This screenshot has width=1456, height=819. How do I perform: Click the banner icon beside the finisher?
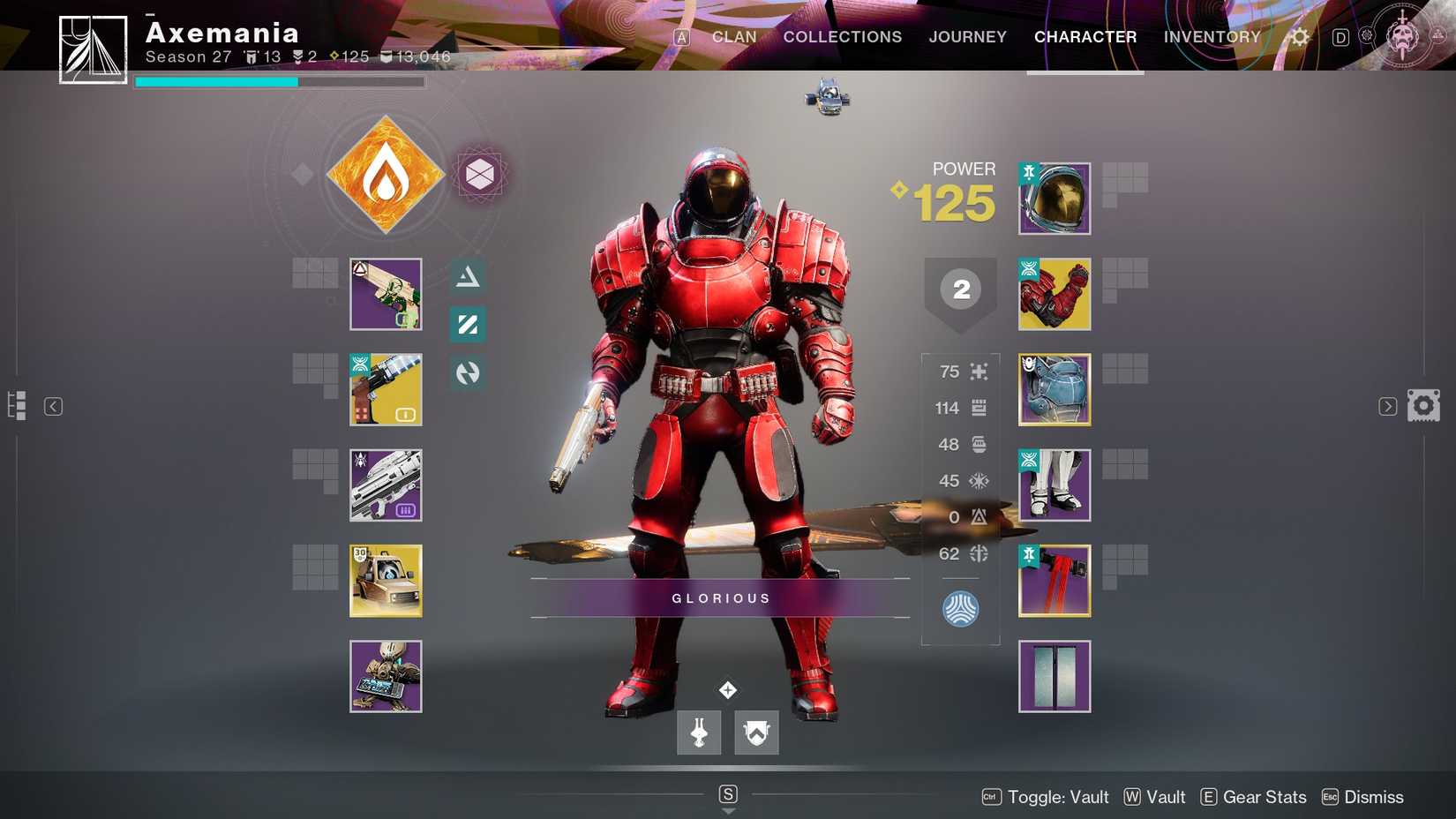pyautogui.click(x=755, y=732)
